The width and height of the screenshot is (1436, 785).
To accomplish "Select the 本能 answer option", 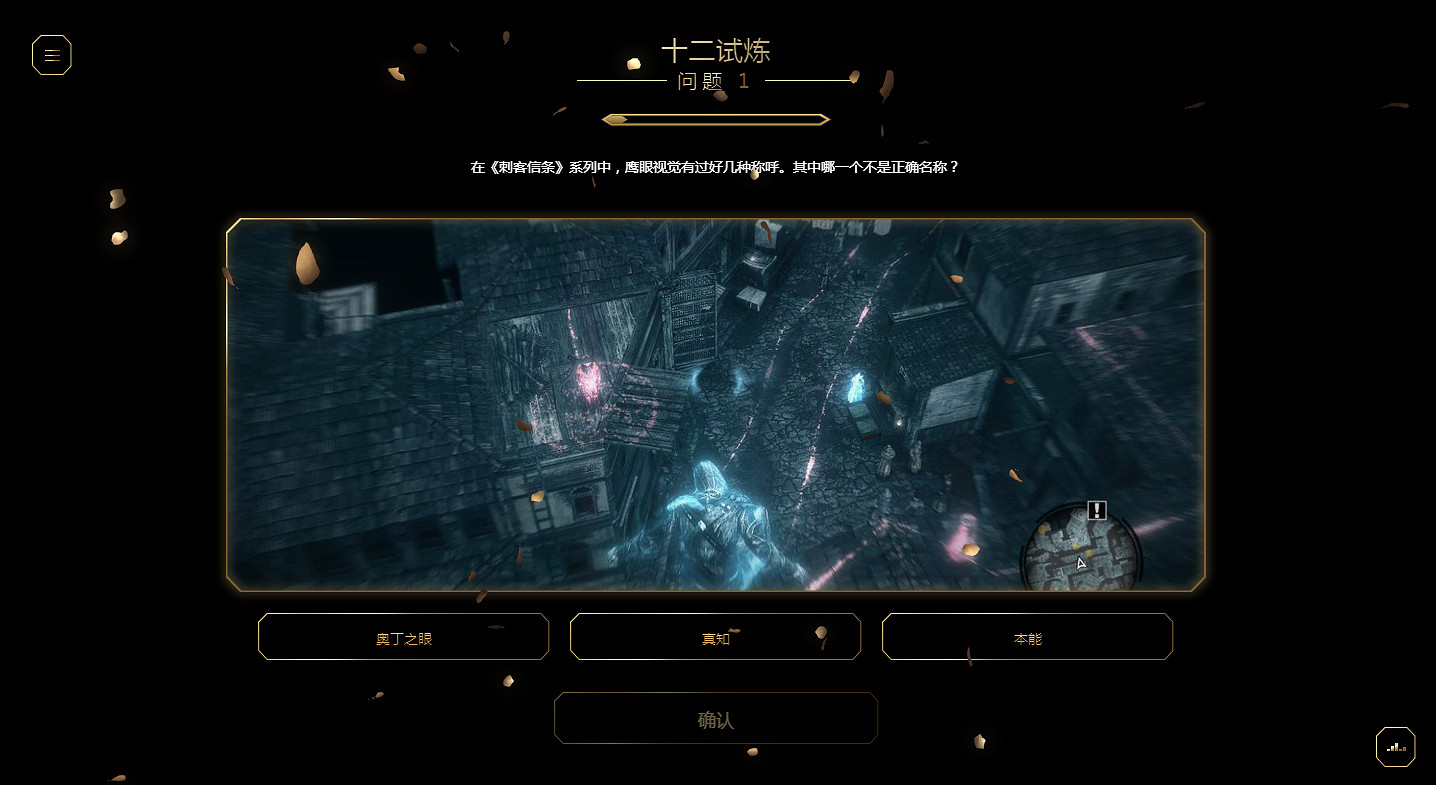I will pyautogui.click(x=1026, y=637).
